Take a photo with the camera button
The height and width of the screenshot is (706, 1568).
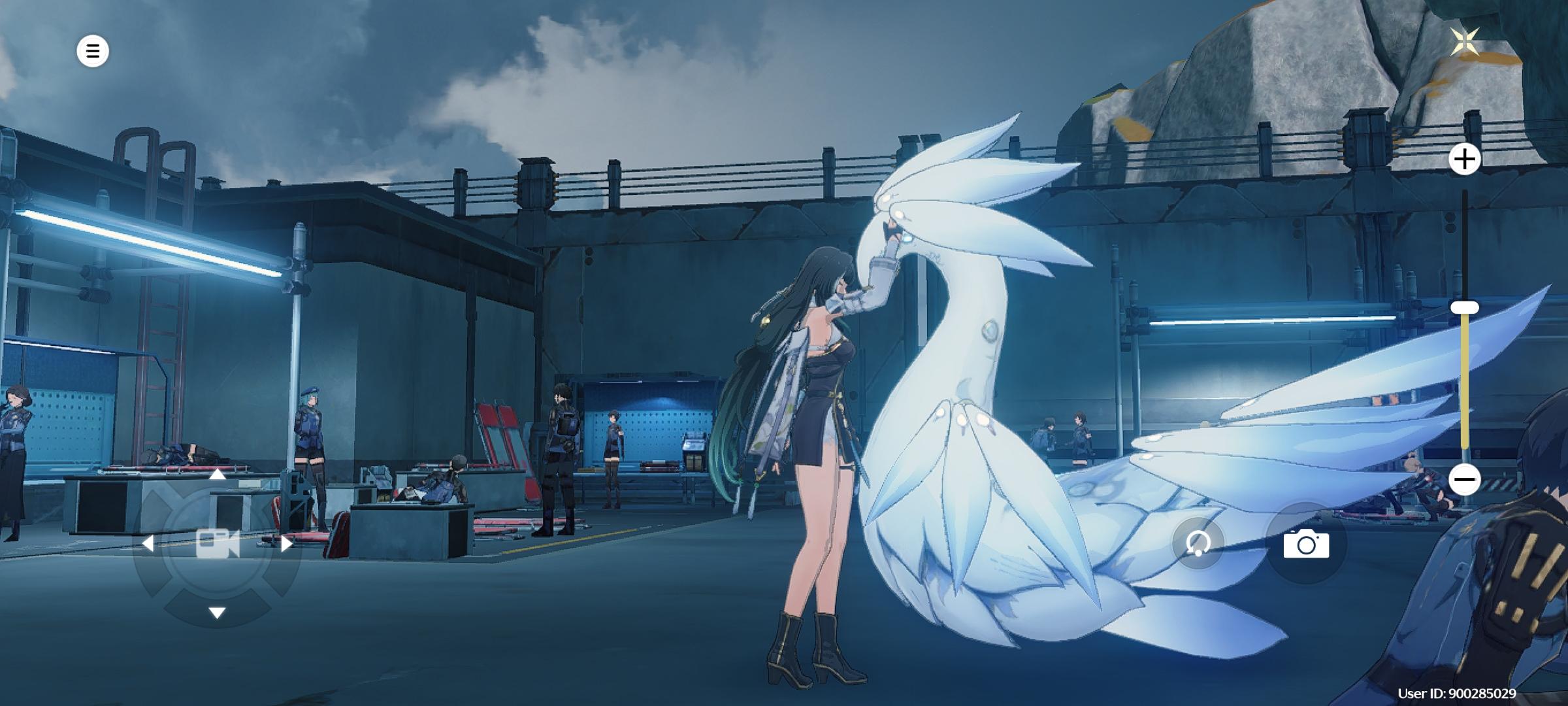[x=1306, y=544]
